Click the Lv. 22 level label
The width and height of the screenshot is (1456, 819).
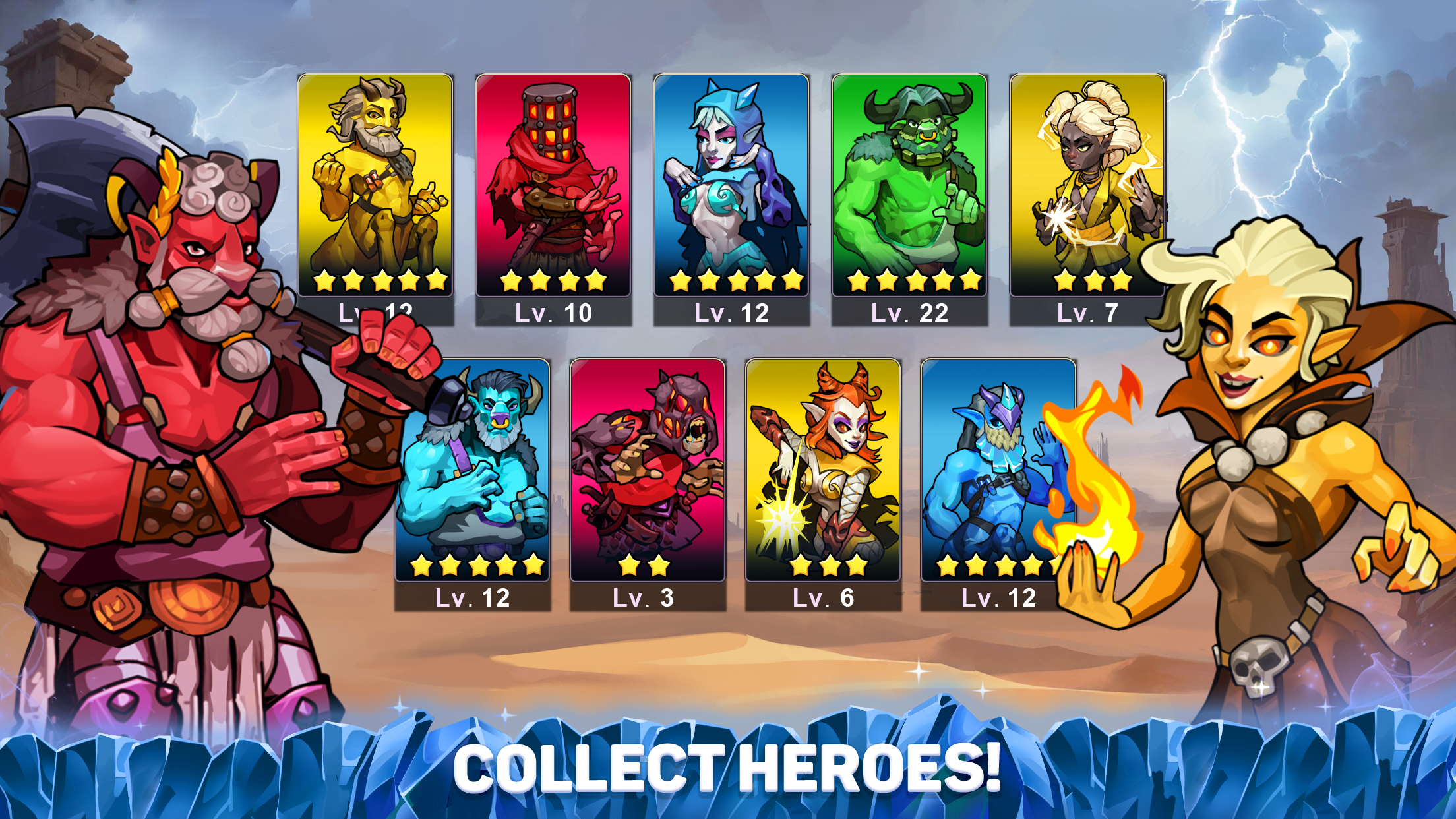click(911, 313)
